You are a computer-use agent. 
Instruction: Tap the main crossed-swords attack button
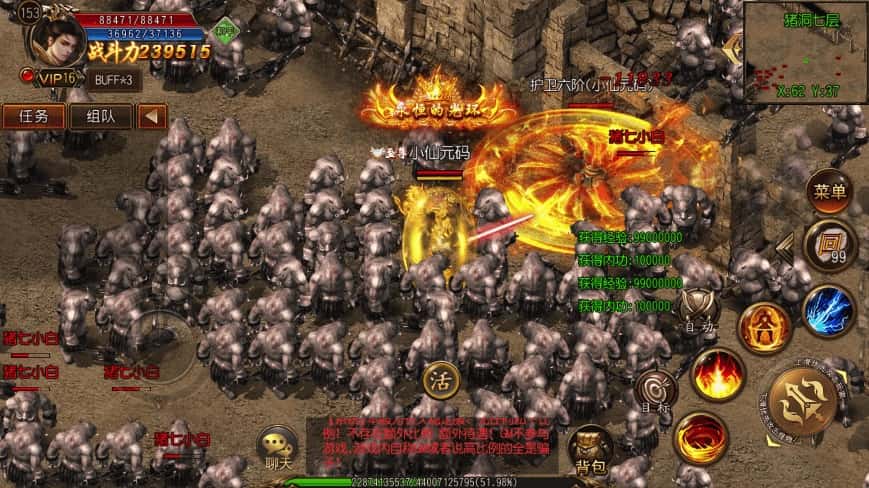tap(805, 408)
